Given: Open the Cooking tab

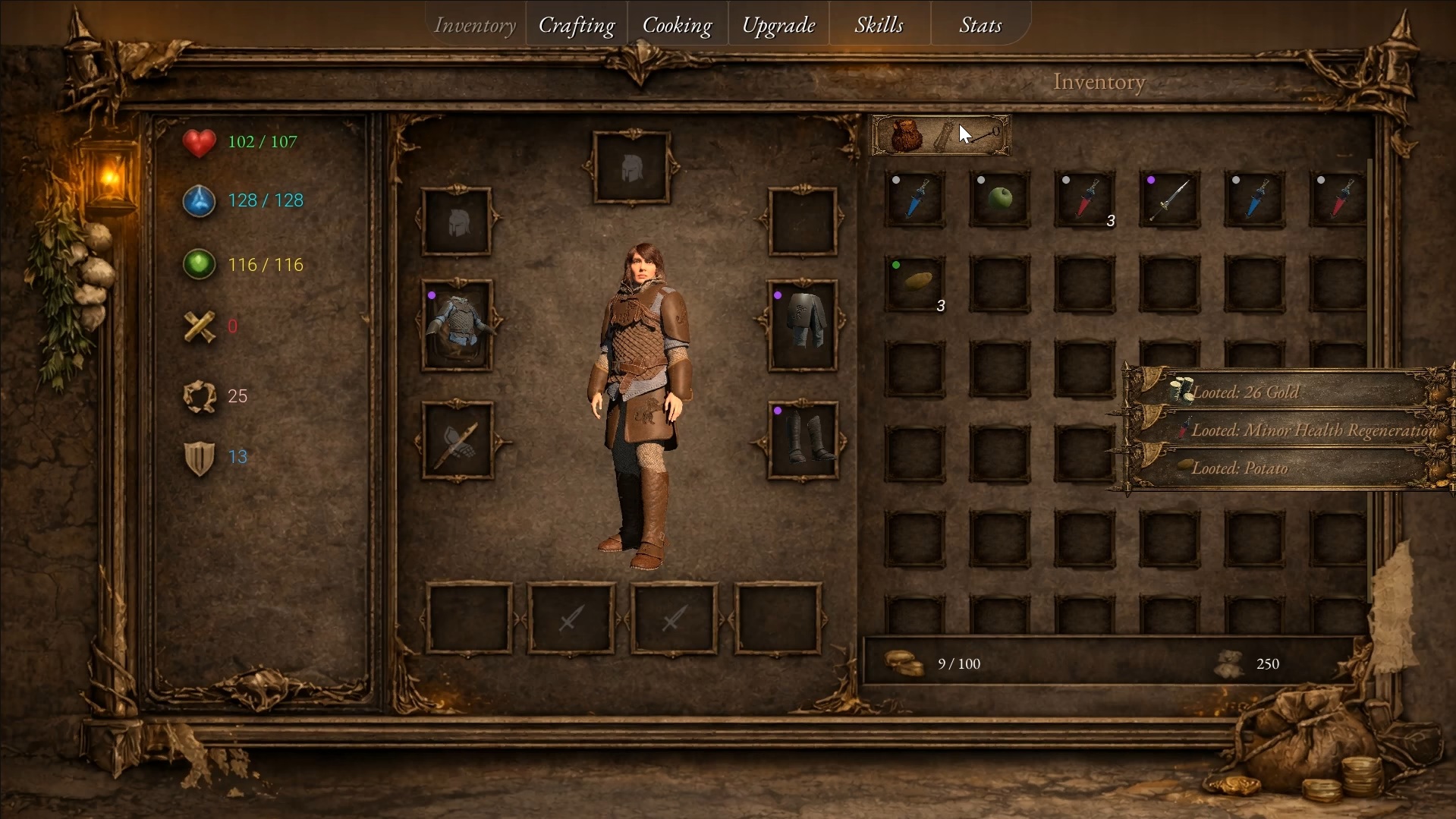Looking at the screenshot, I should [x=677, y=25].
